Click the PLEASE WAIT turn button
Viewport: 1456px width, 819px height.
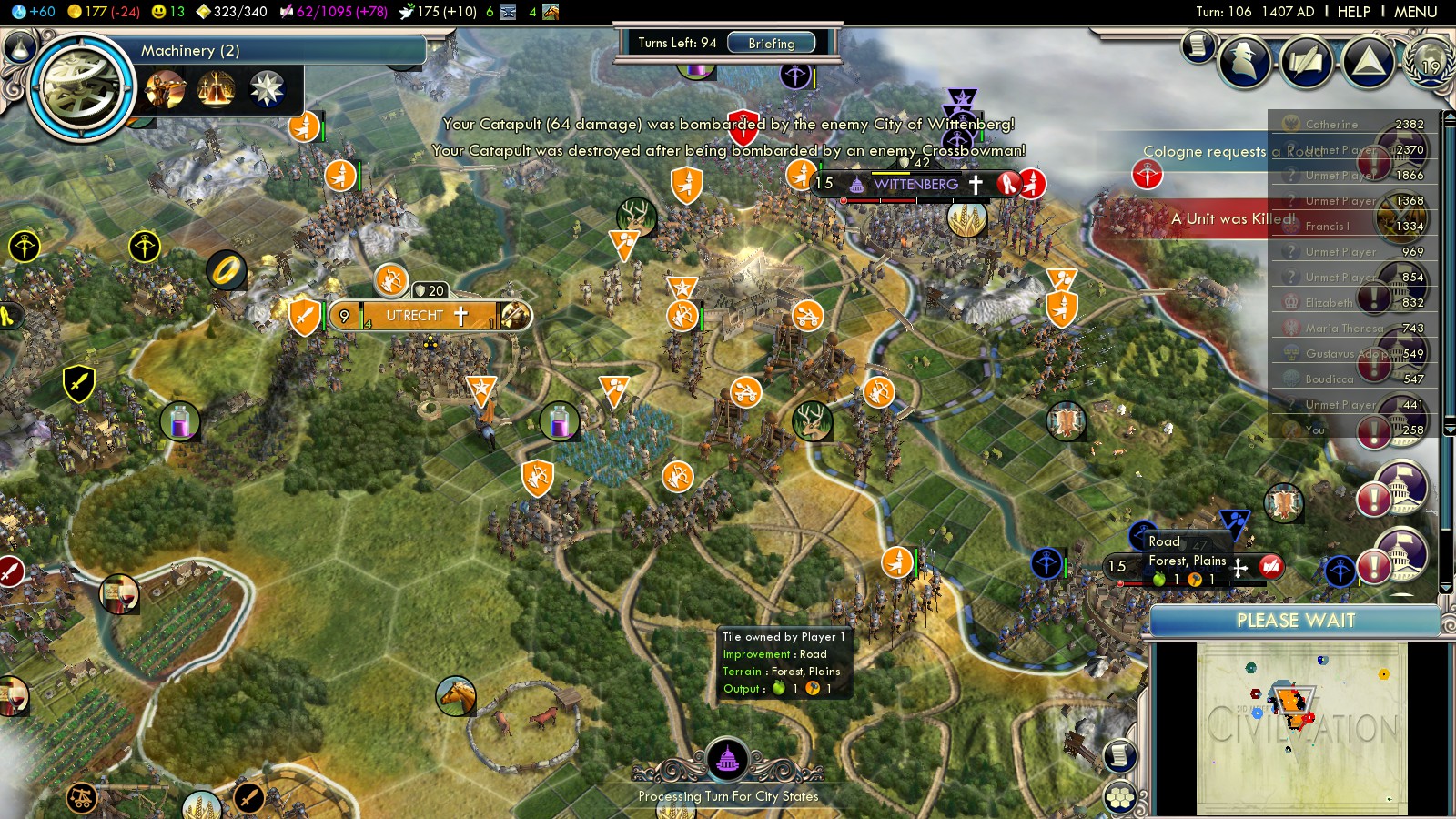tap(1295, 621)
